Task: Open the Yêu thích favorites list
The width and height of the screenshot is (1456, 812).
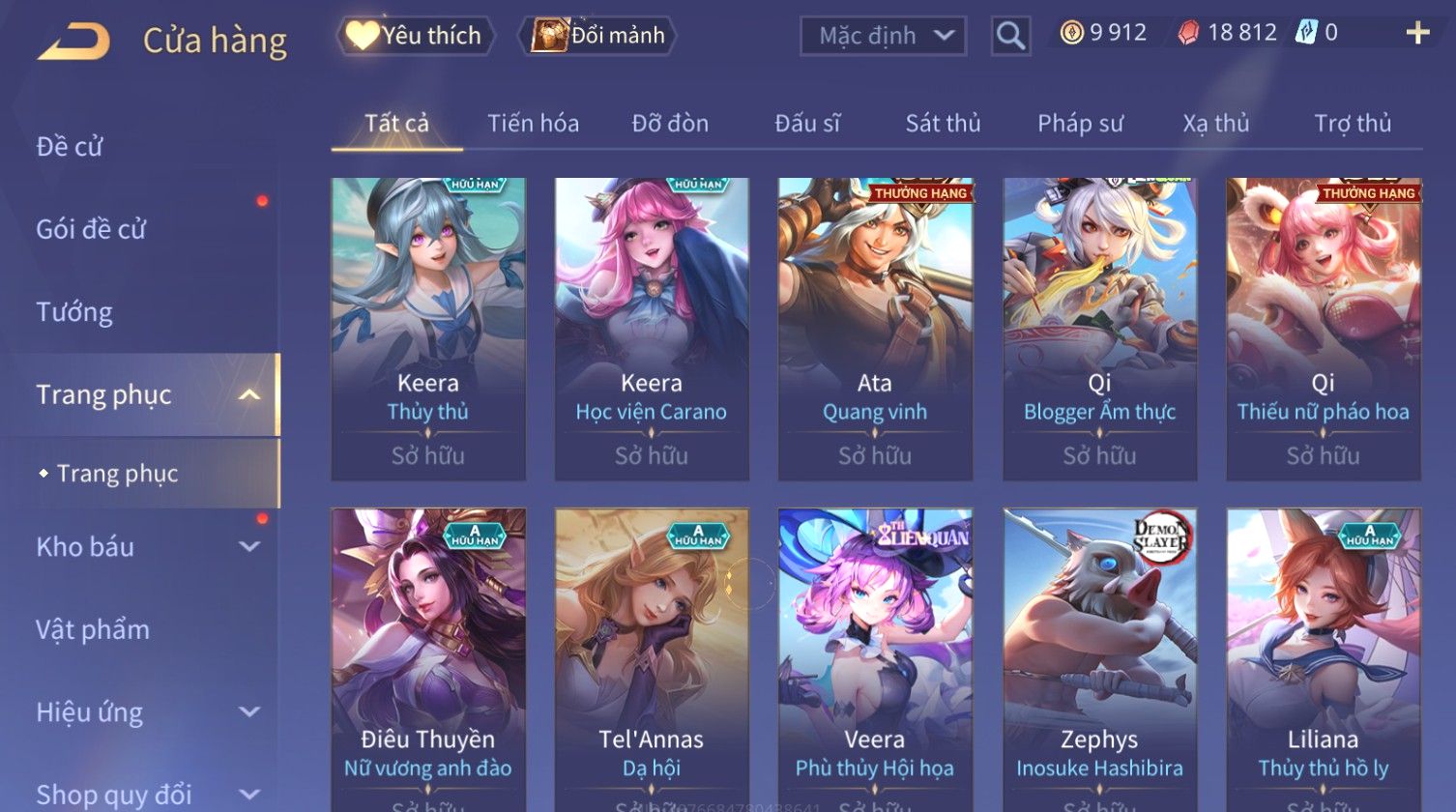Action: [x=416, y=36]
